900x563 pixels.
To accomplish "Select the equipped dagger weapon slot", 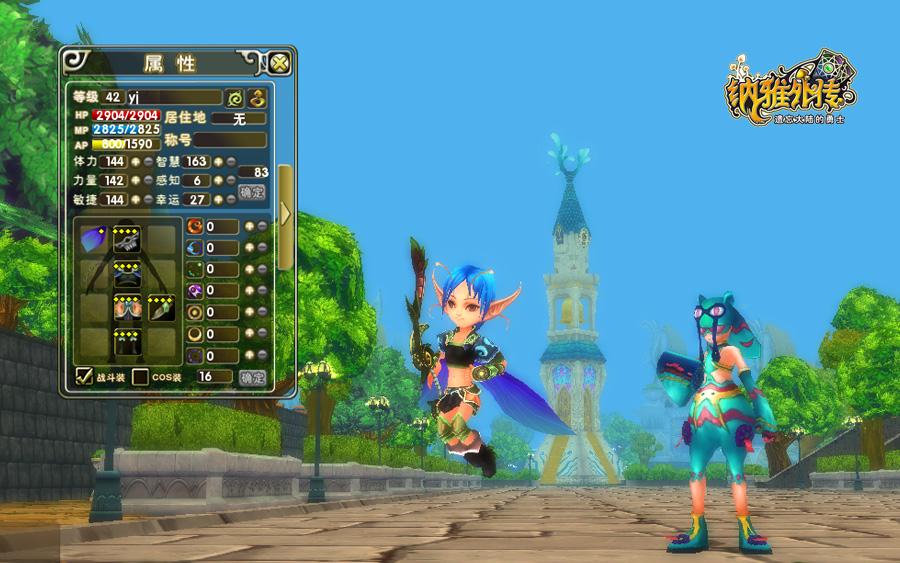I will click(160, 308).
